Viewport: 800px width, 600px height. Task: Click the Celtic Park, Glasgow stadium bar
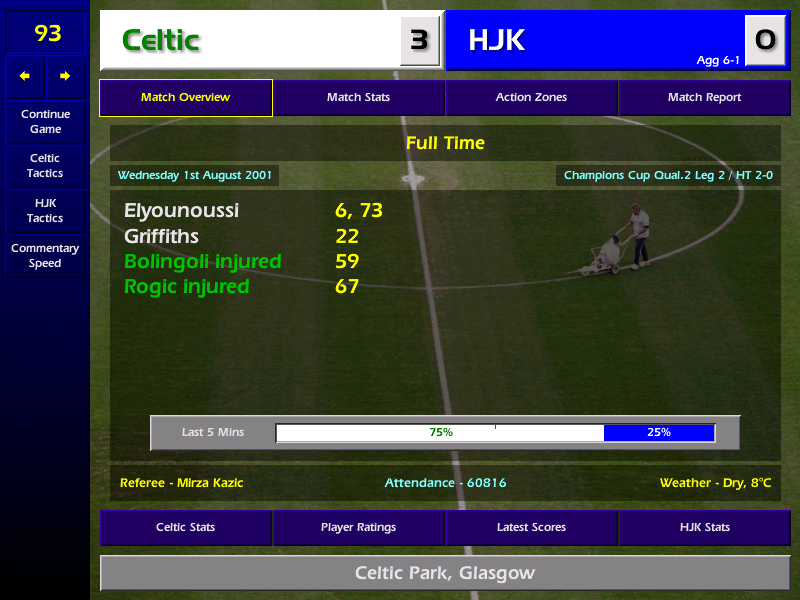click(x=444, y=574)
